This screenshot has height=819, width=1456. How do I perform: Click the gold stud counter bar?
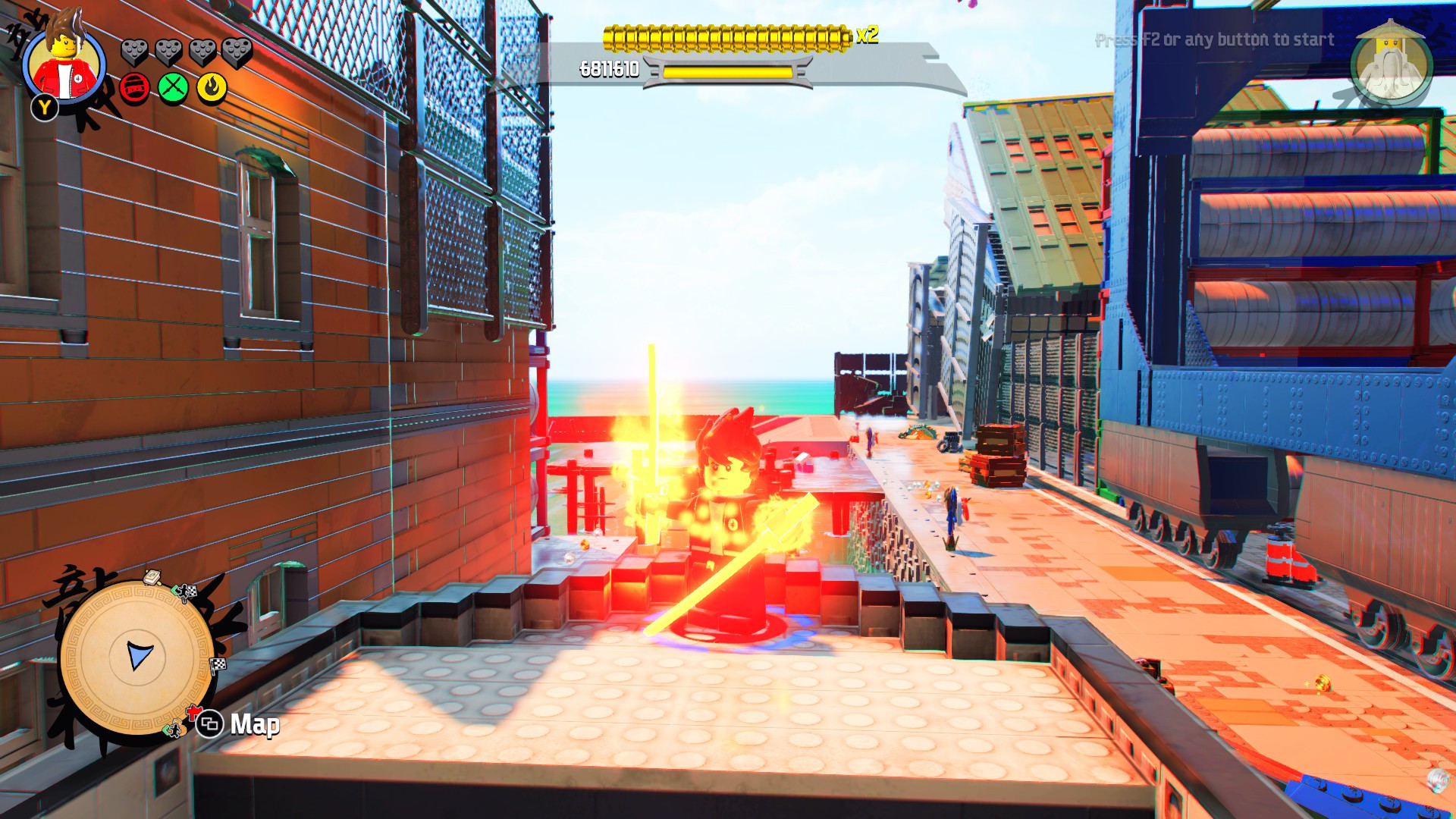pos(724,36)
